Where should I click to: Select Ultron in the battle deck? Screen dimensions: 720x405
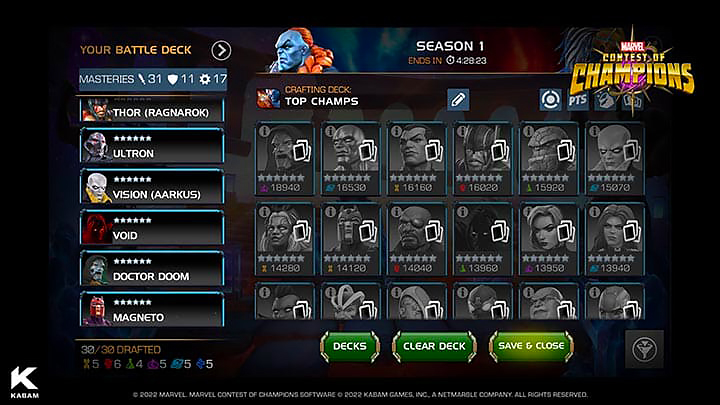152,147
